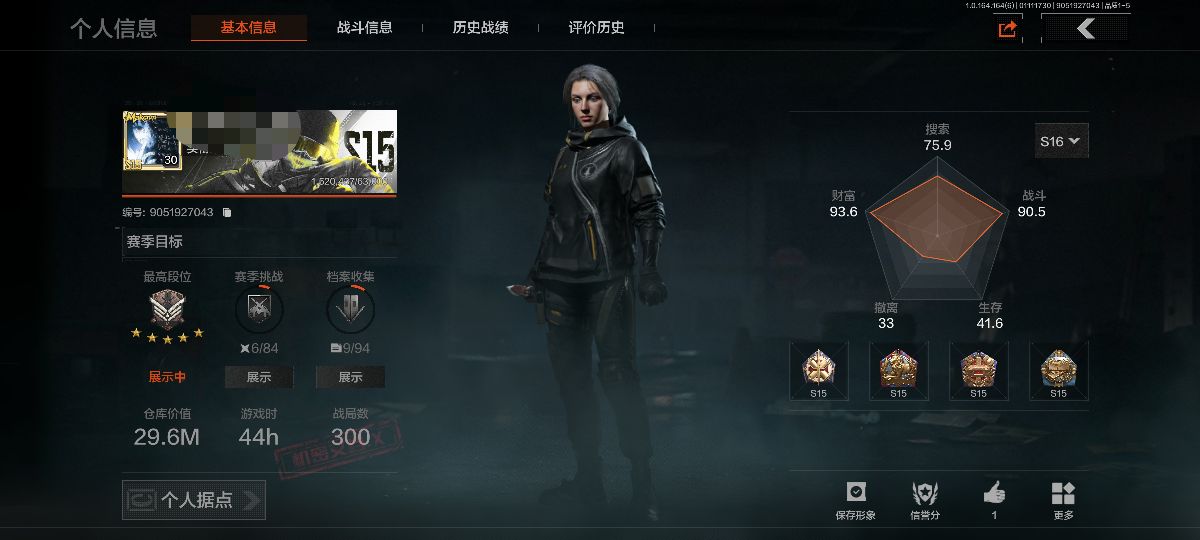Image resolution: width=1200 pixels, height=540 pixels.
Task: Select the player profile banner card
Action: click(x=259, y=152)
